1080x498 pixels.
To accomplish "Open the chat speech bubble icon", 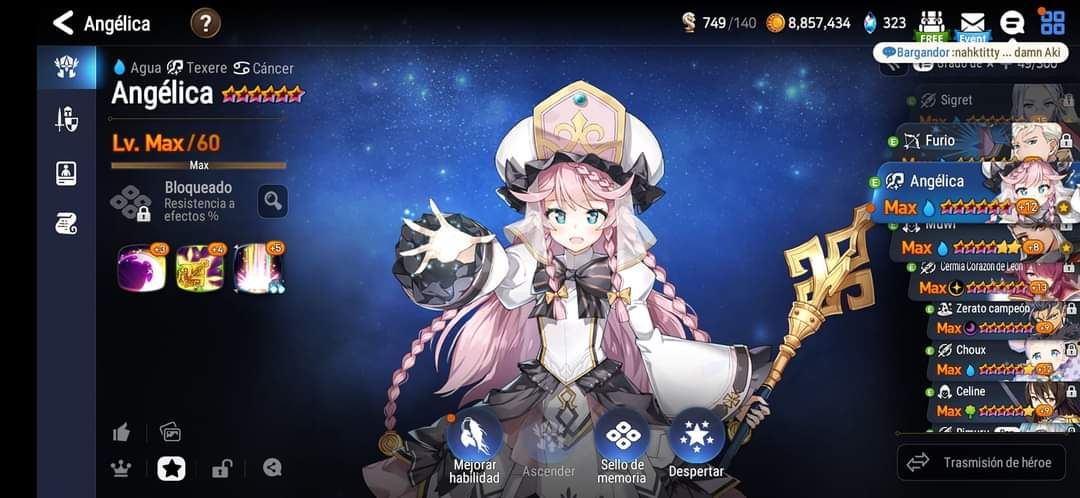I will coord(1012,23).
